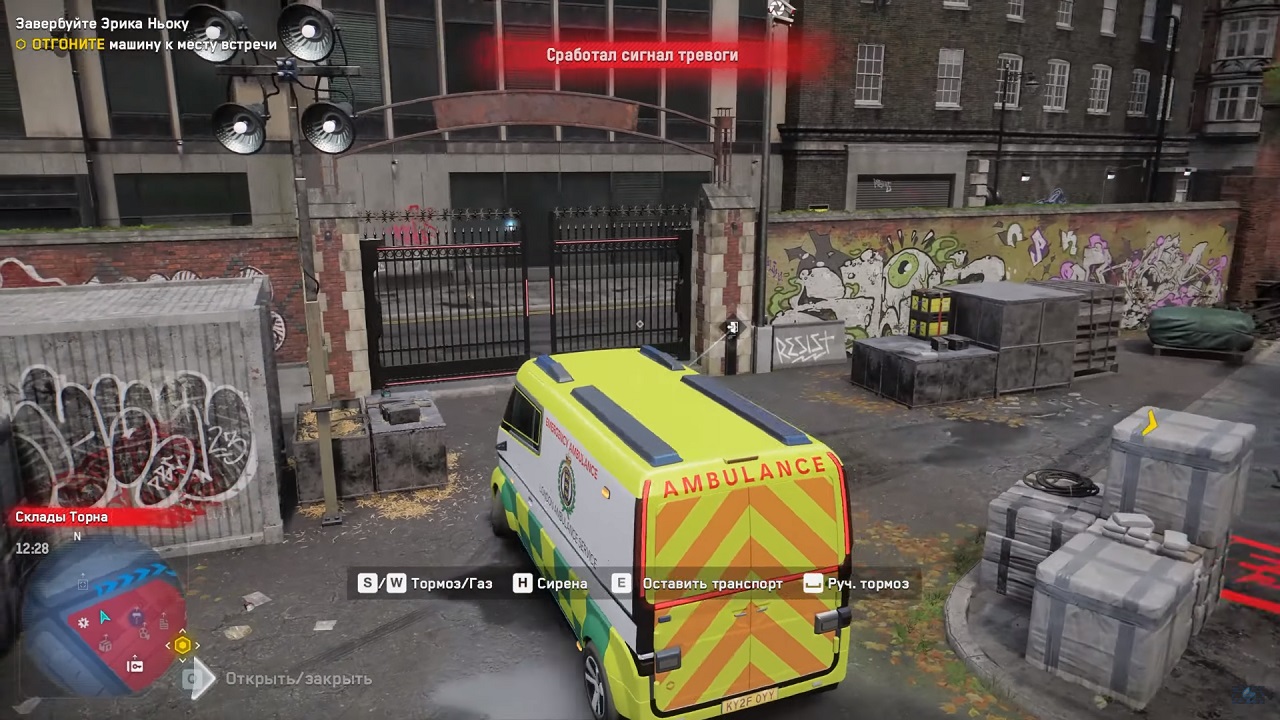This screenshot has height=720, width=1280.
Task: Select the yellow hexagon objective marker
Action: pos(182,645)
